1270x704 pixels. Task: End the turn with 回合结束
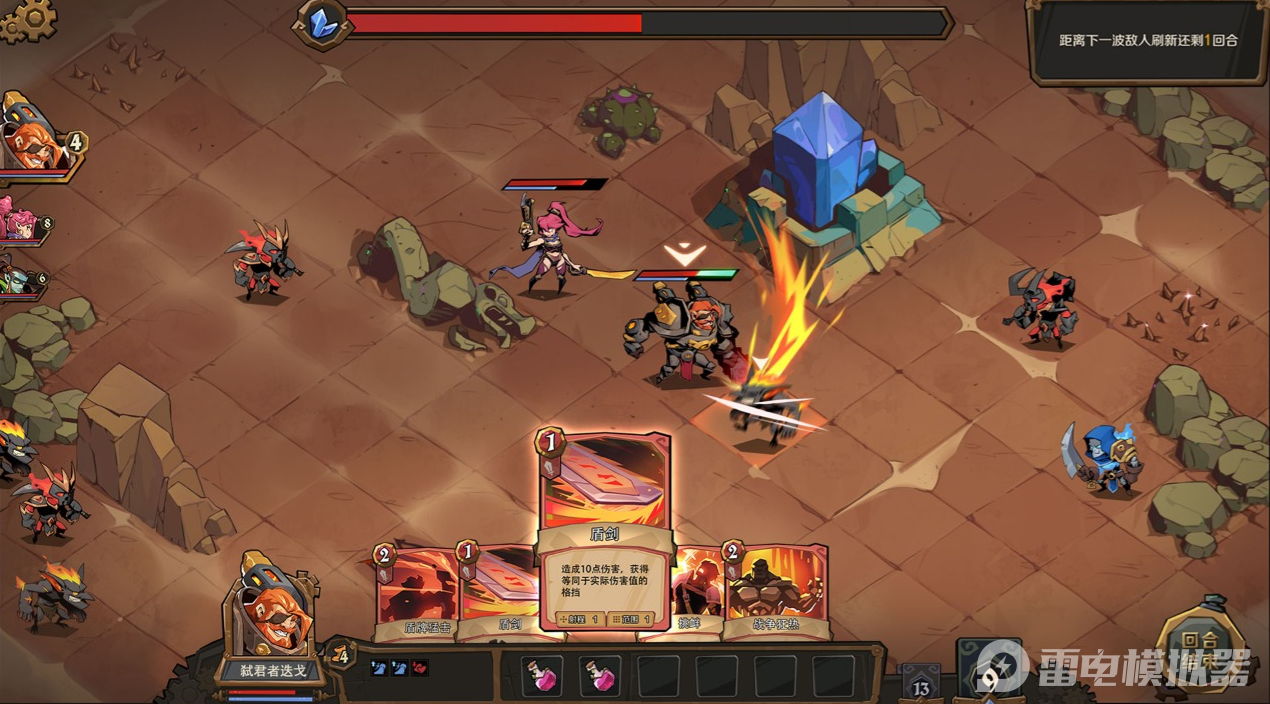(x=1198, y=649)
